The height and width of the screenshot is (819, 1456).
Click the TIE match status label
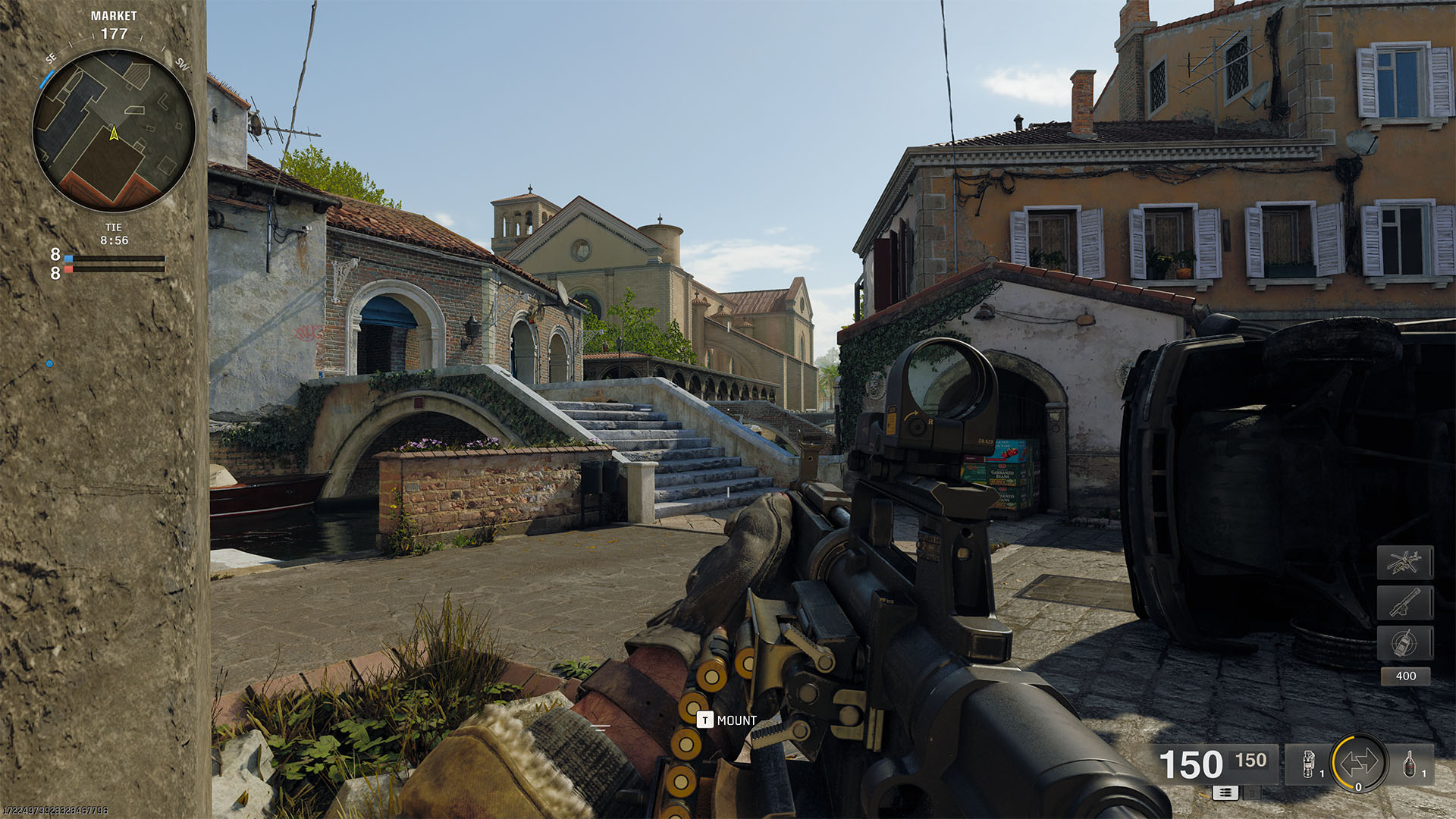click(x=114, y=227)
